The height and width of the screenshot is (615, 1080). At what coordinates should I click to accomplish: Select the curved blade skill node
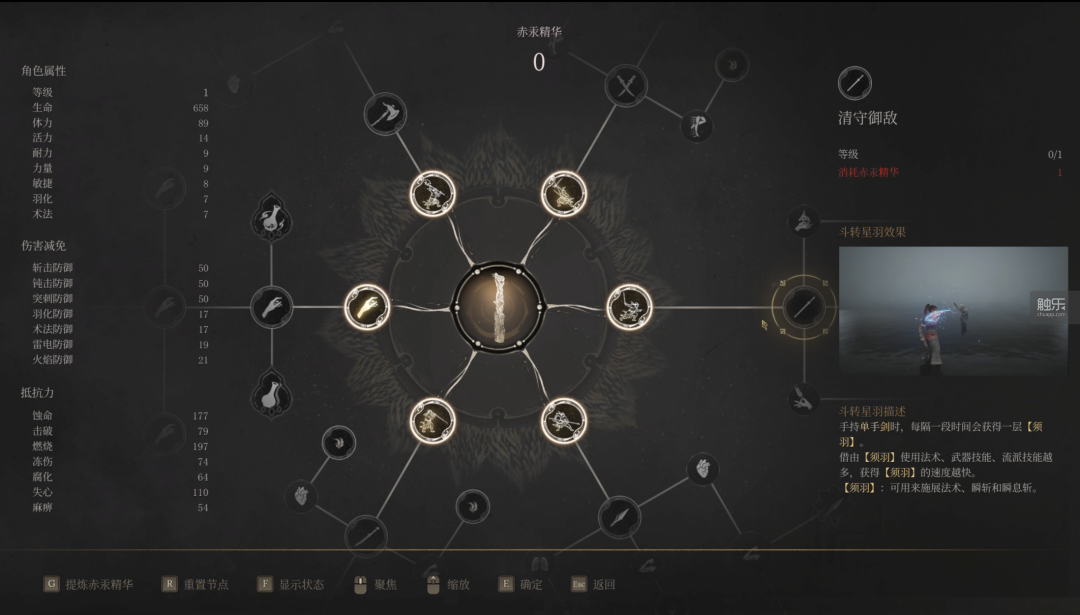coord(365,535)
